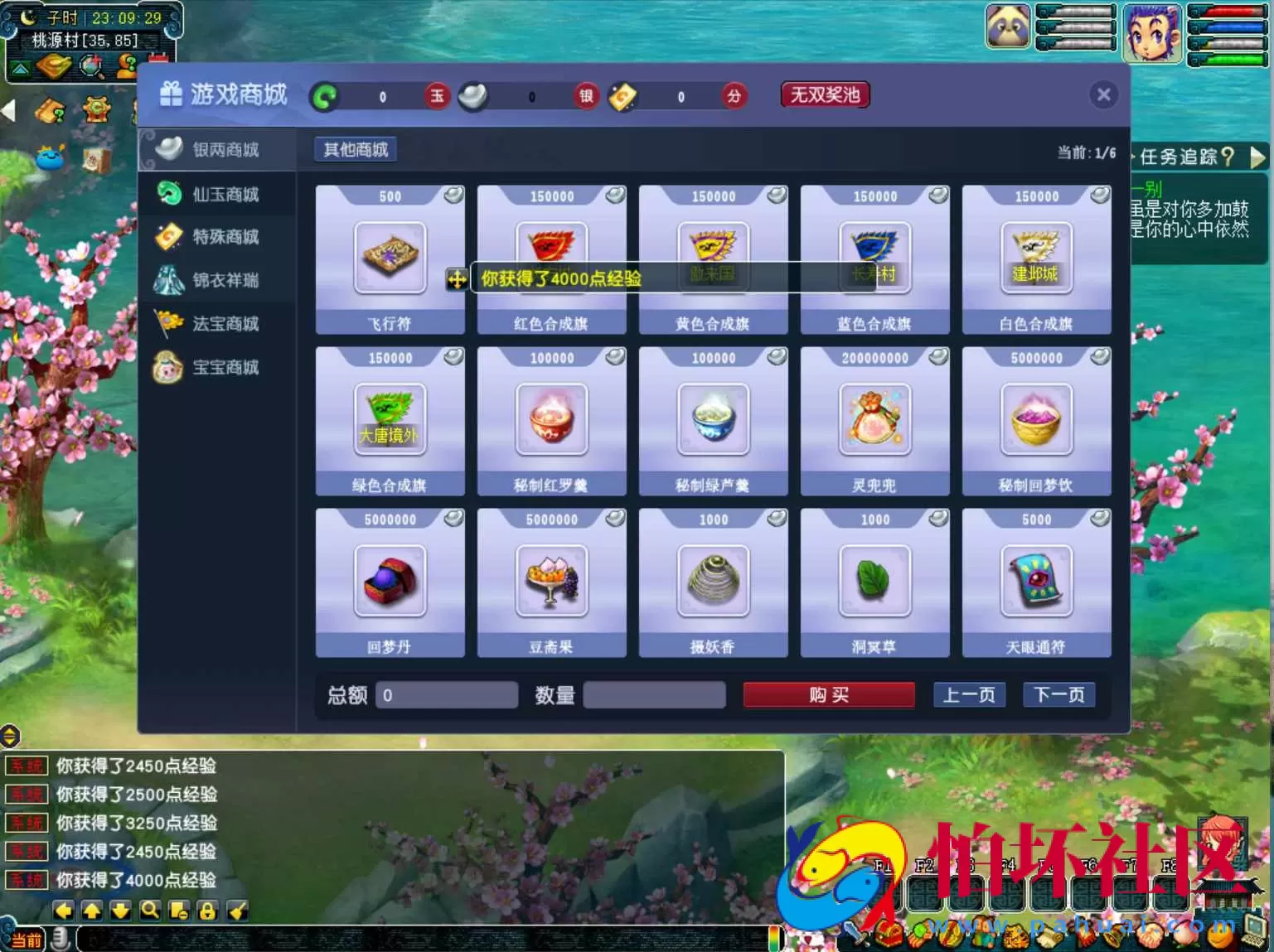Screen dimensions: 1274x952
Task: Toggle the chat lock icon
Action: pos(207,910)
